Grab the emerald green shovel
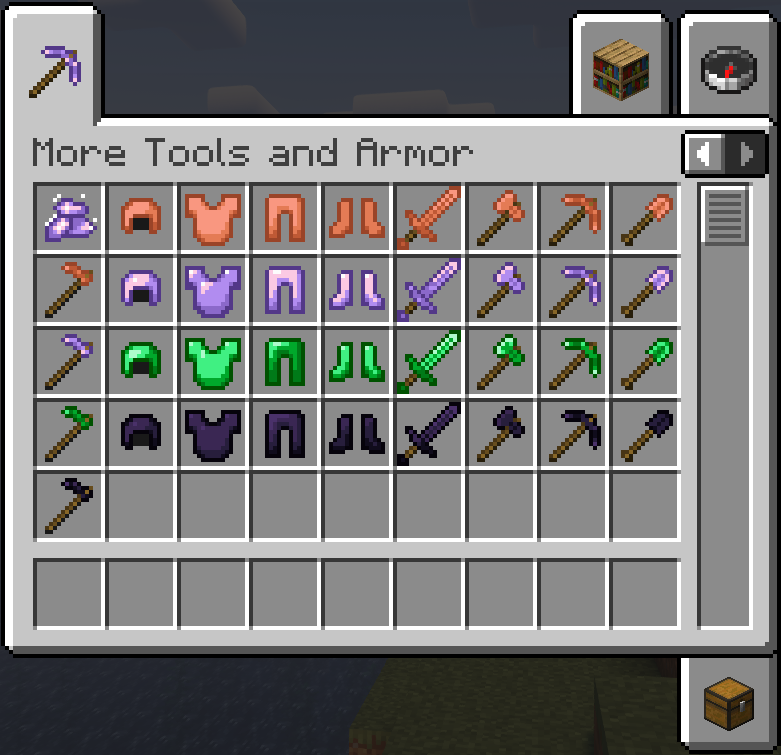The height and width of the screenshot is (755, 781). click(x=645, y=362)
